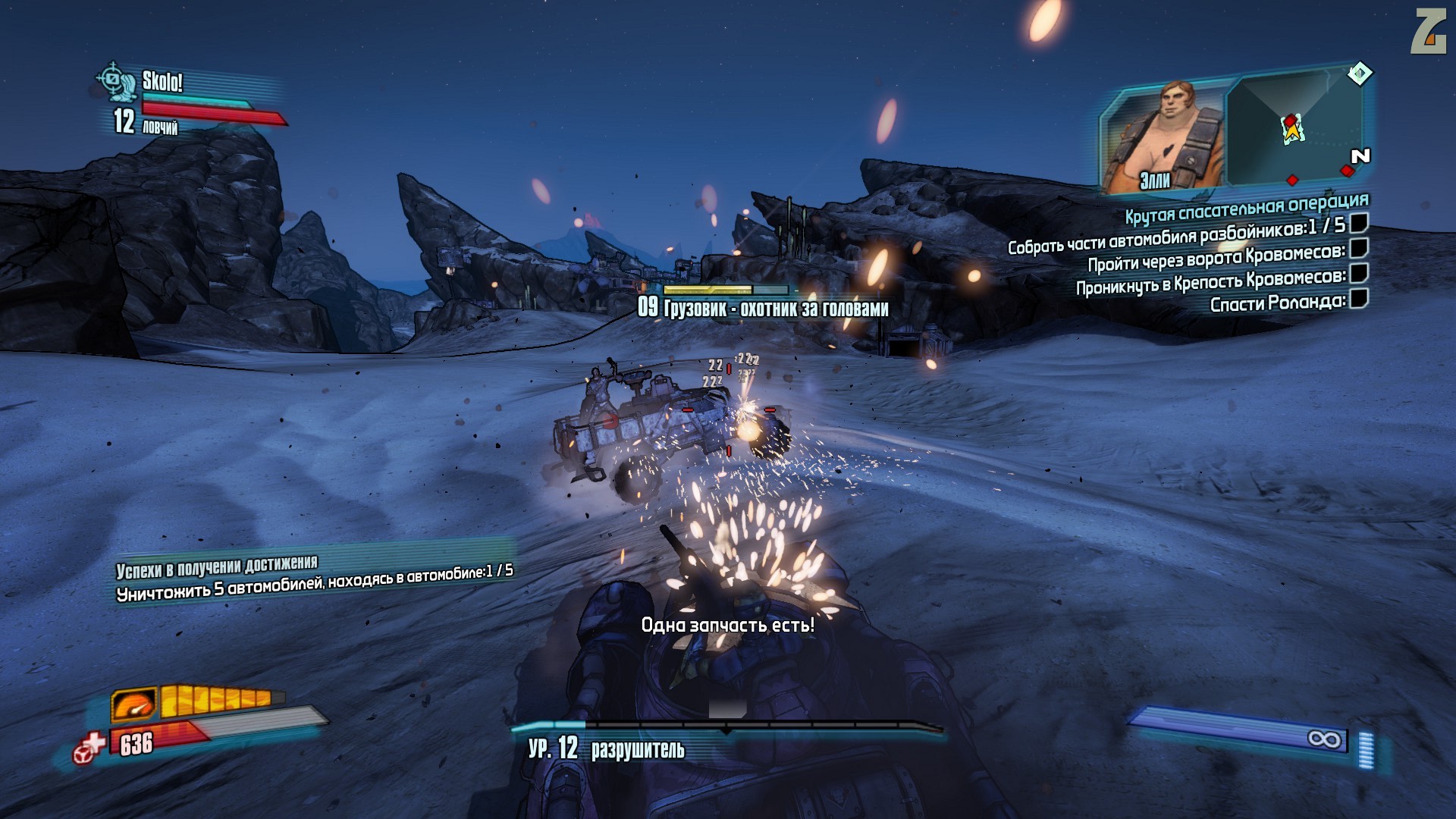Click the vehicle boost gauge icon
The image size is (1456, 819).
click(x=134, y=705)
